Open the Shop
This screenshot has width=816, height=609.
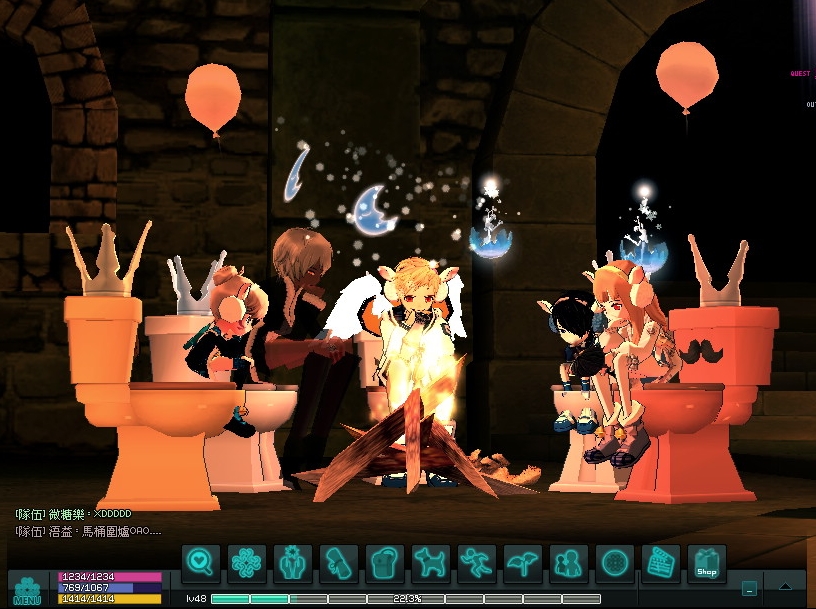point(707,564)
